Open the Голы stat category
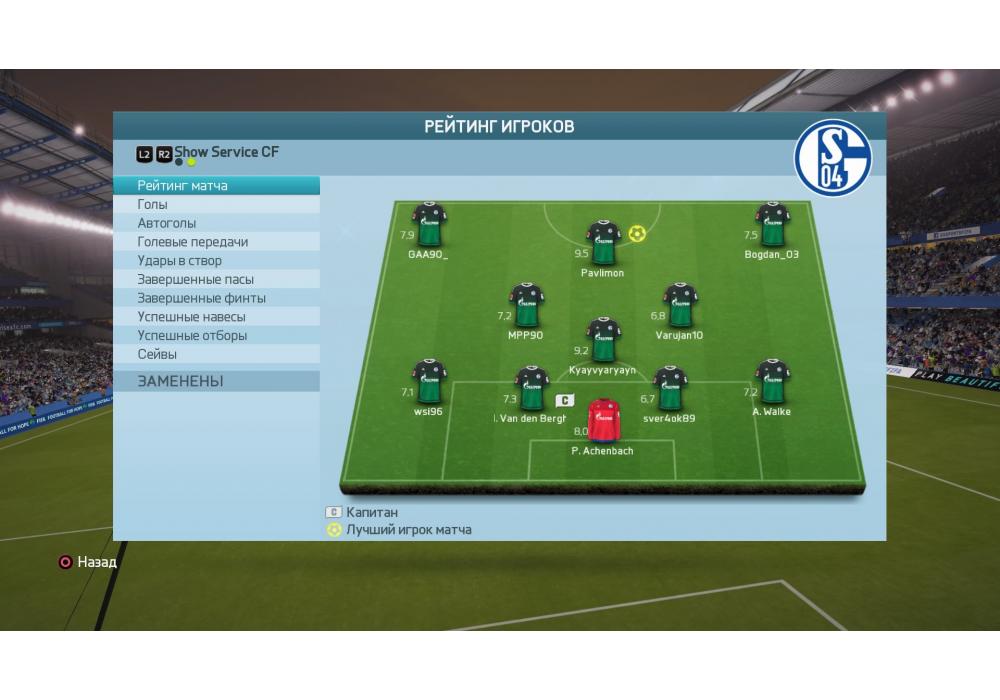Screen dimensions: 1000x700 (x=216, y=205)
